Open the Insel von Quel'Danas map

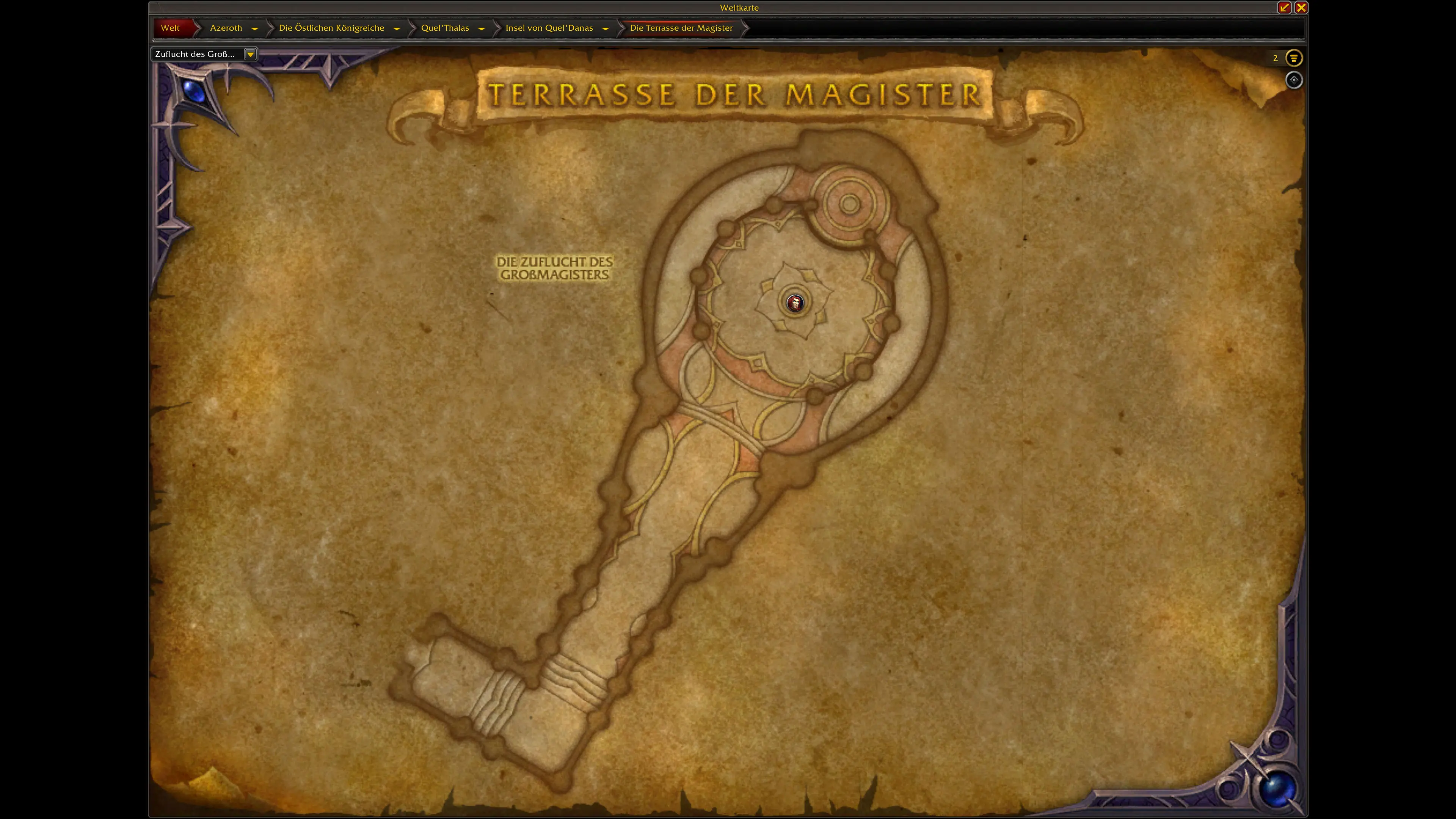(x=549, y=28)
